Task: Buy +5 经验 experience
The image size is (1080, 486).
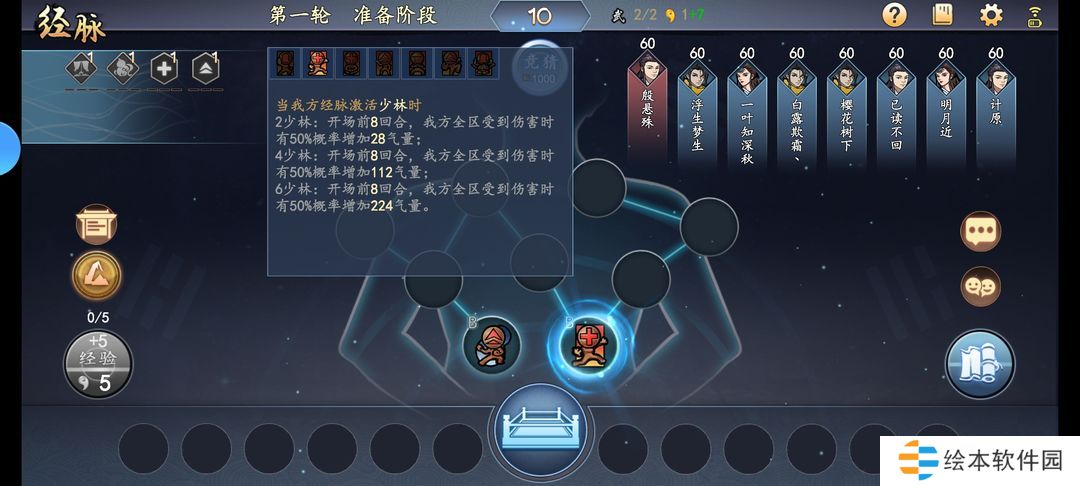Action: (98, 364)
